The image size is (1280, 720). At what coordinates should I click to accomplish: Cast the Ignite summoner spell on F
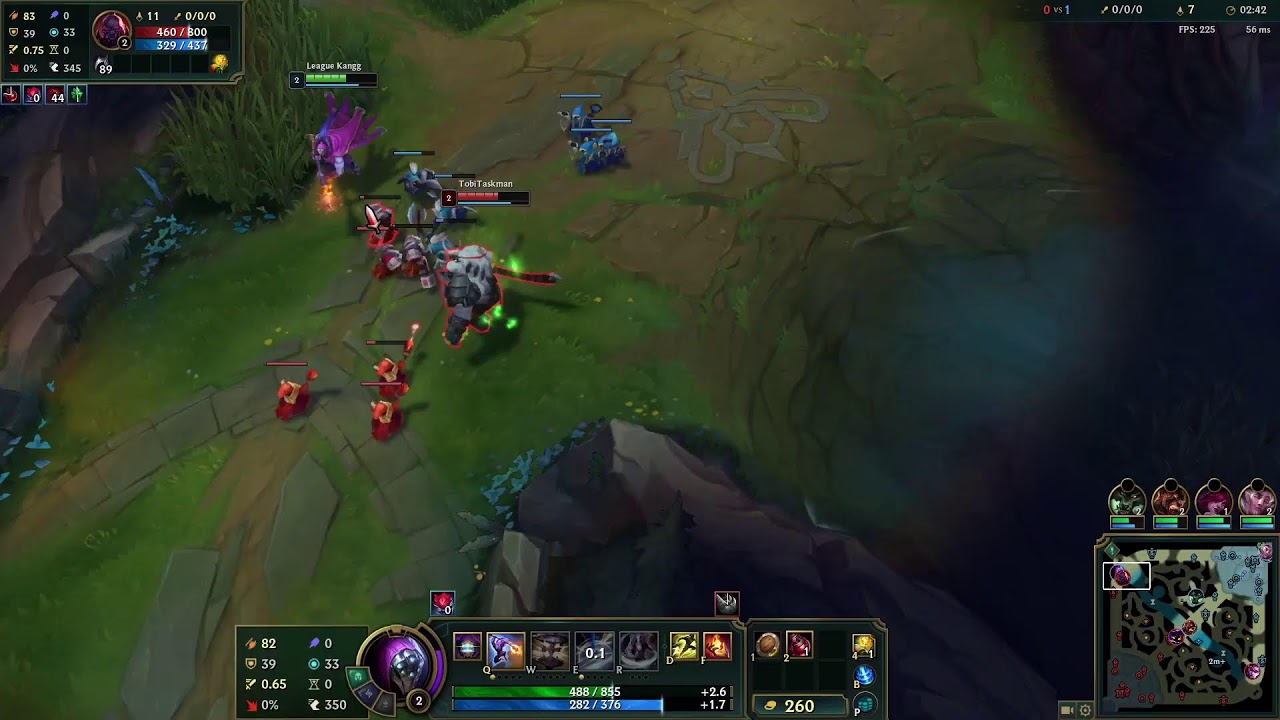717,647
